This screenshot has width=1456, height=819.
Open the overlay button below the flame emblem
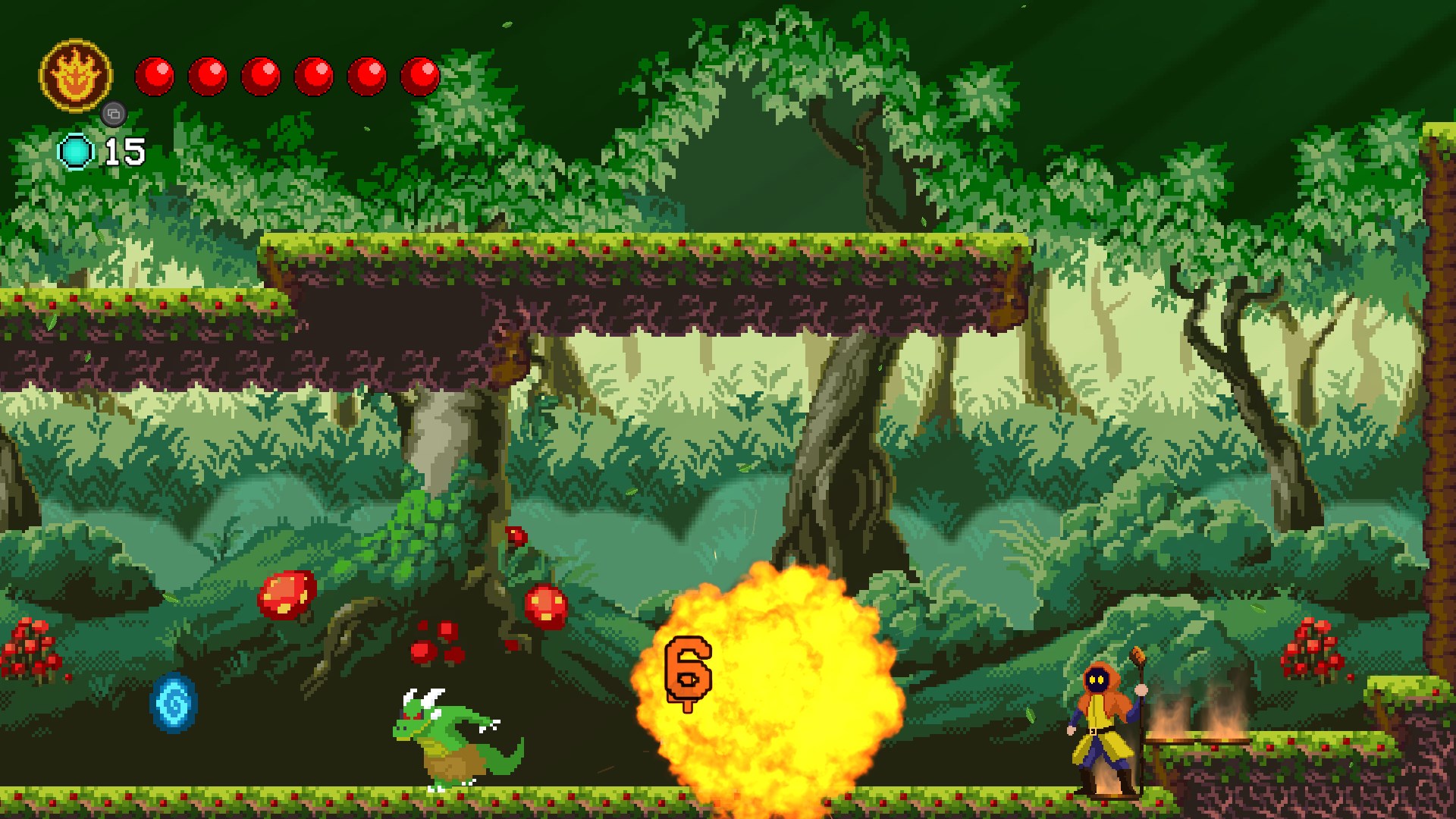[x=112, y=114]
